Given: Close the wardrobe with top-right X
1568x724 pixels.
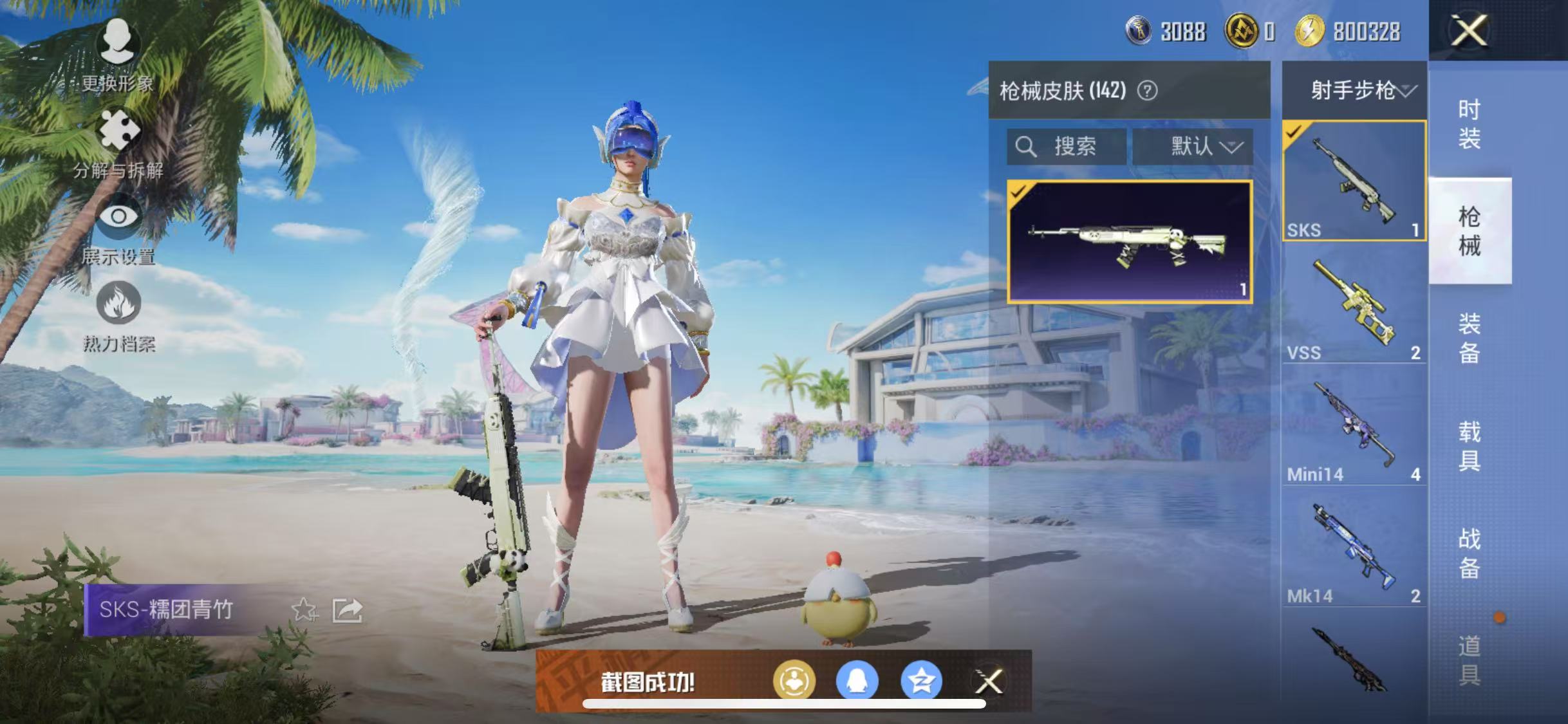Looking at the screenshot, I should (1469, 30).
